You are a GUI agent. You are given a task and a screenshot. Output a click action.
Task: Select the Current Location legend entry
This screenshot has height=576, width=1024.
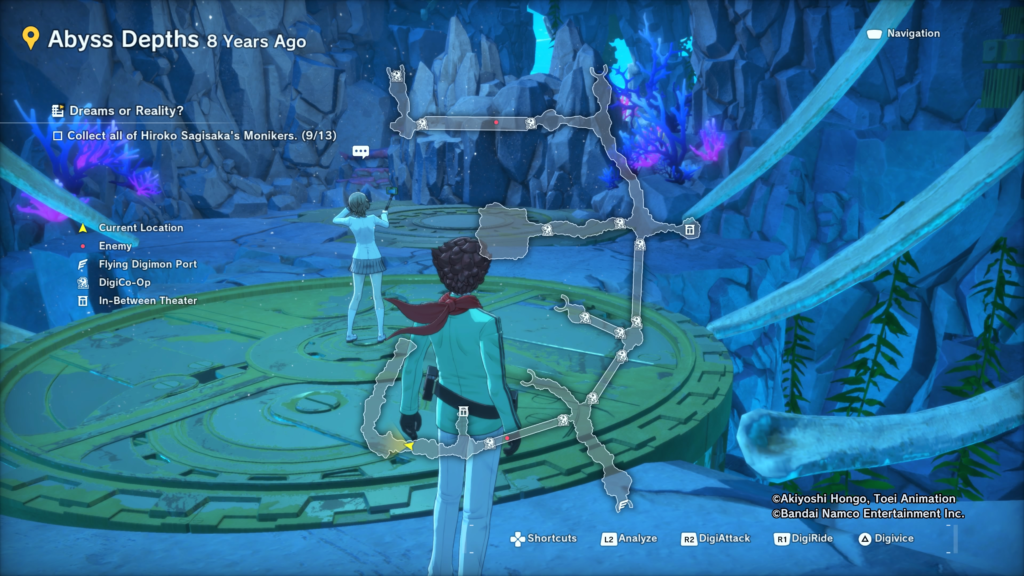[140, 228]
